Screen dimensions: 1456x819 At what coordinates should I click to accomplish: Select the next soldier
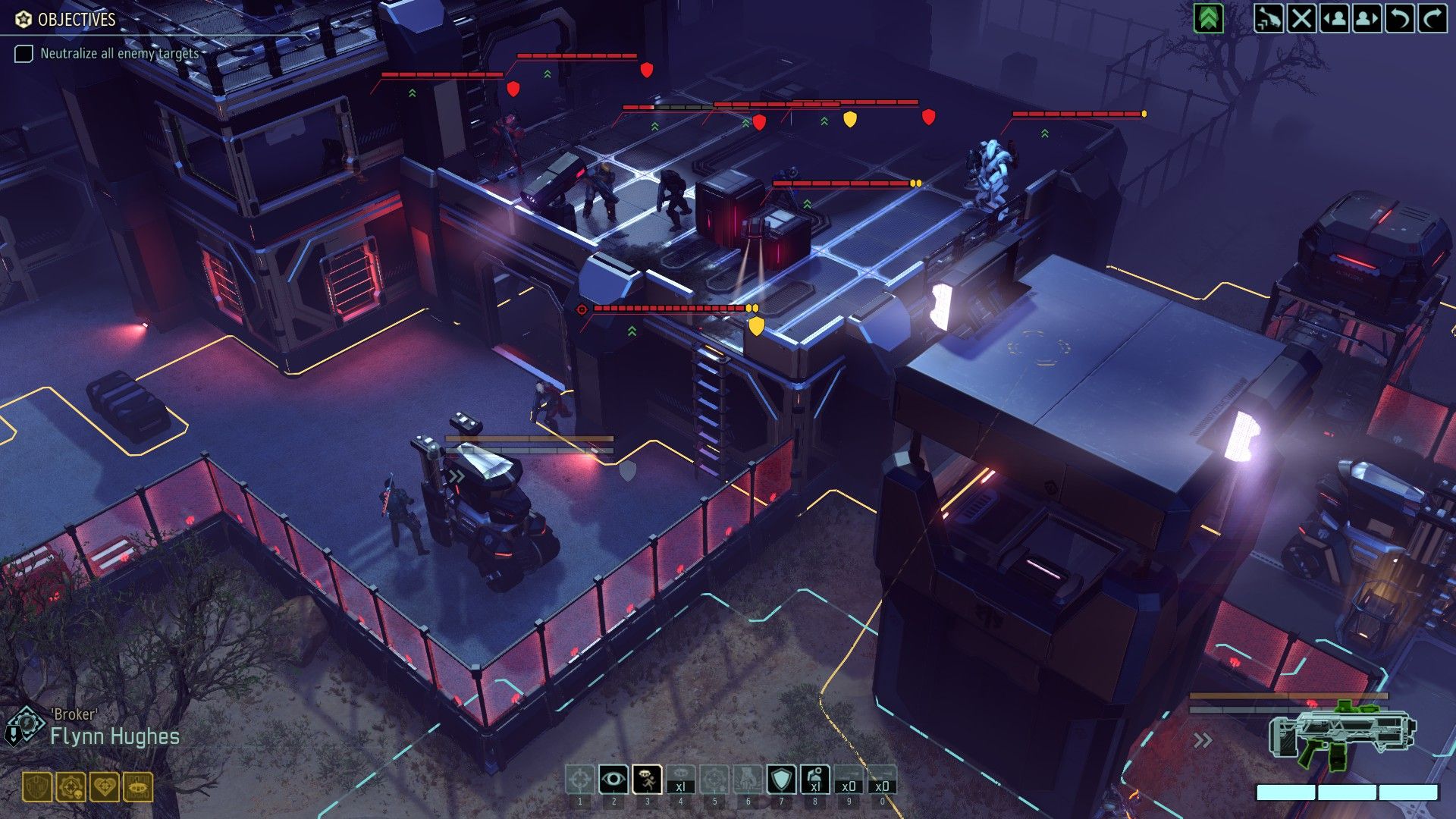(x=1367, y=18)
